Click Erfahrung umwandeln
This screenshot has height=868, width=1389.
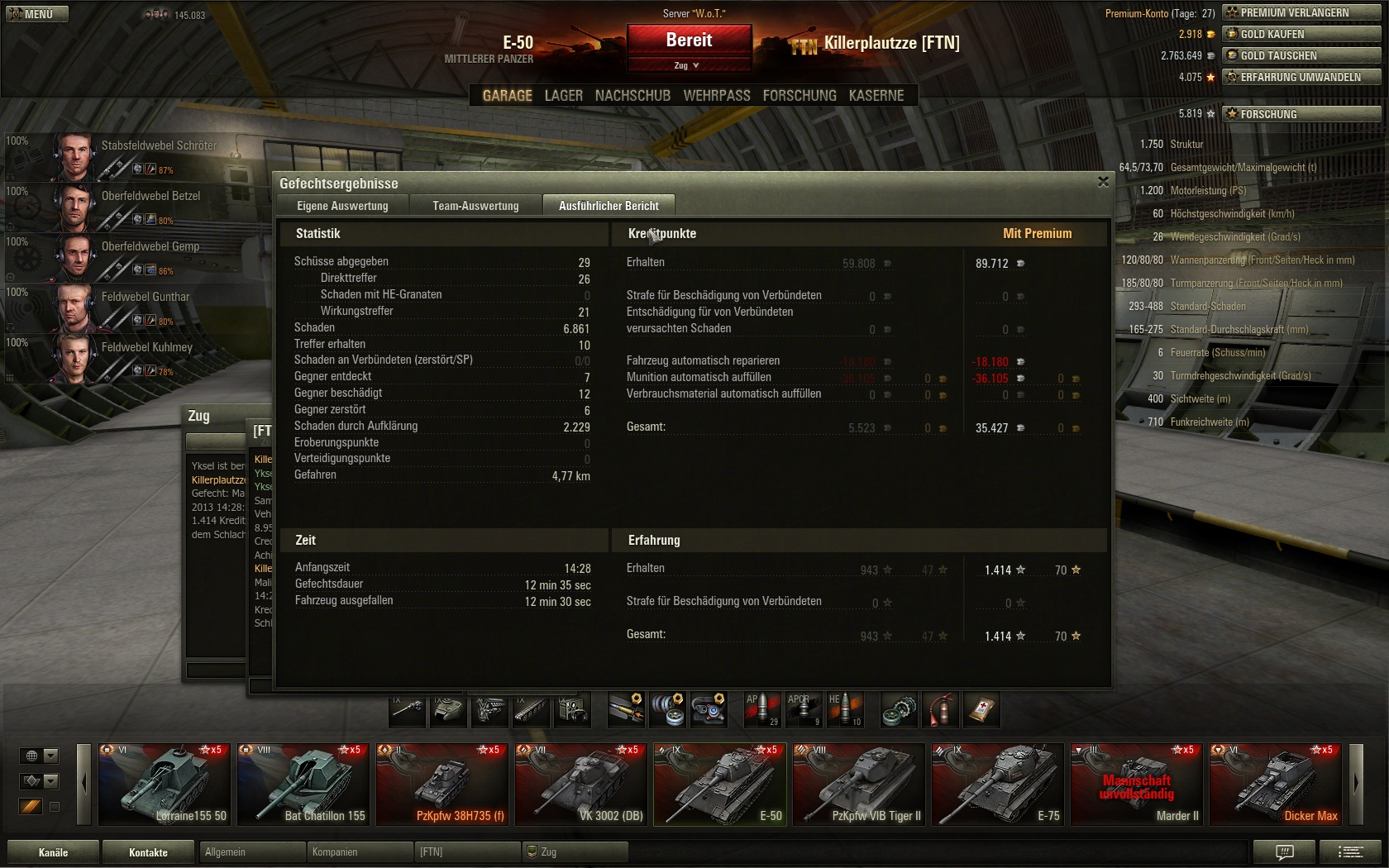[1301, 77]
